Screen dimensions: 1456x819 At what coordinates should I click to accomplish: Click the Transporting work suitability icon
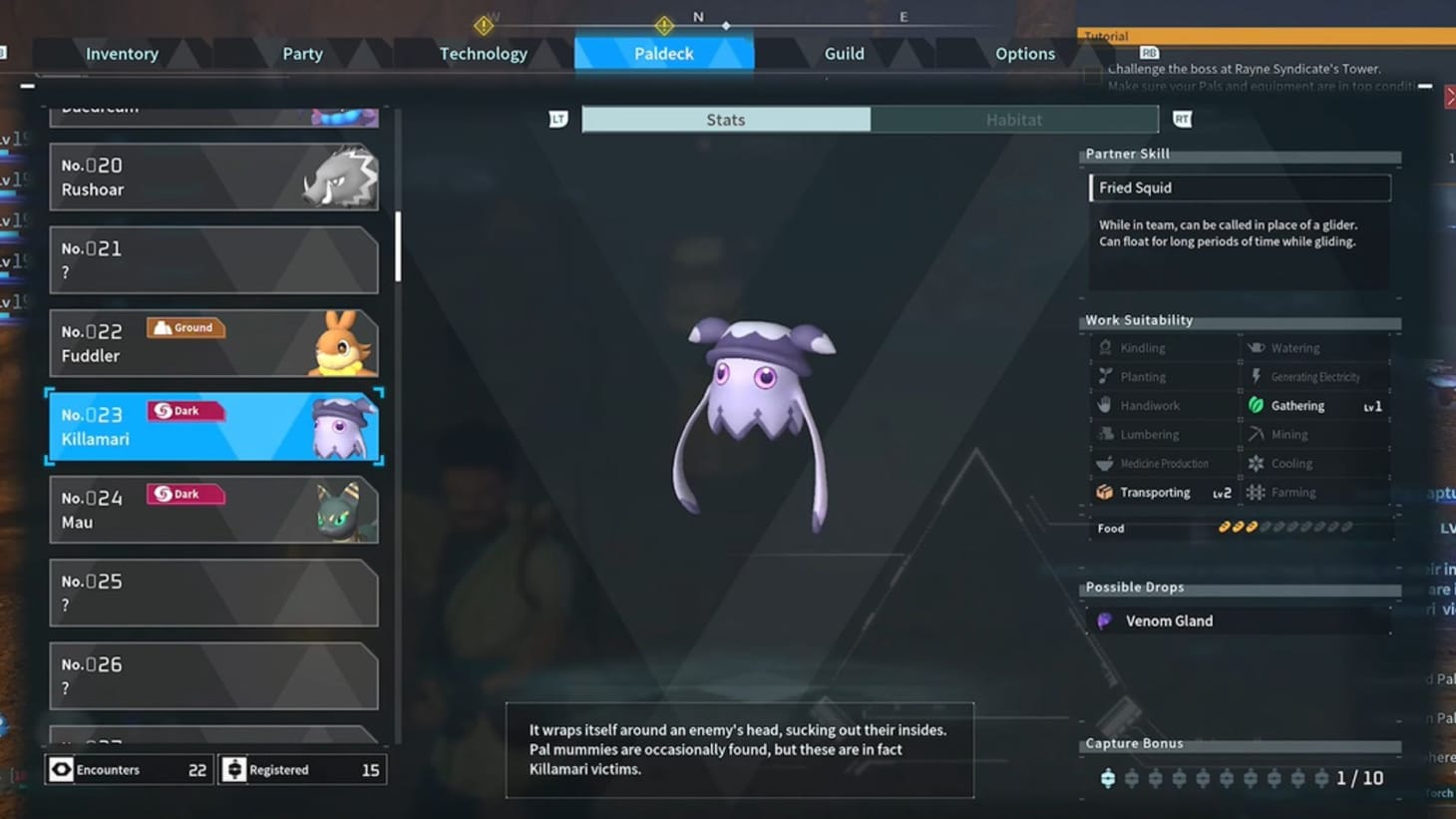(1105, 492)
